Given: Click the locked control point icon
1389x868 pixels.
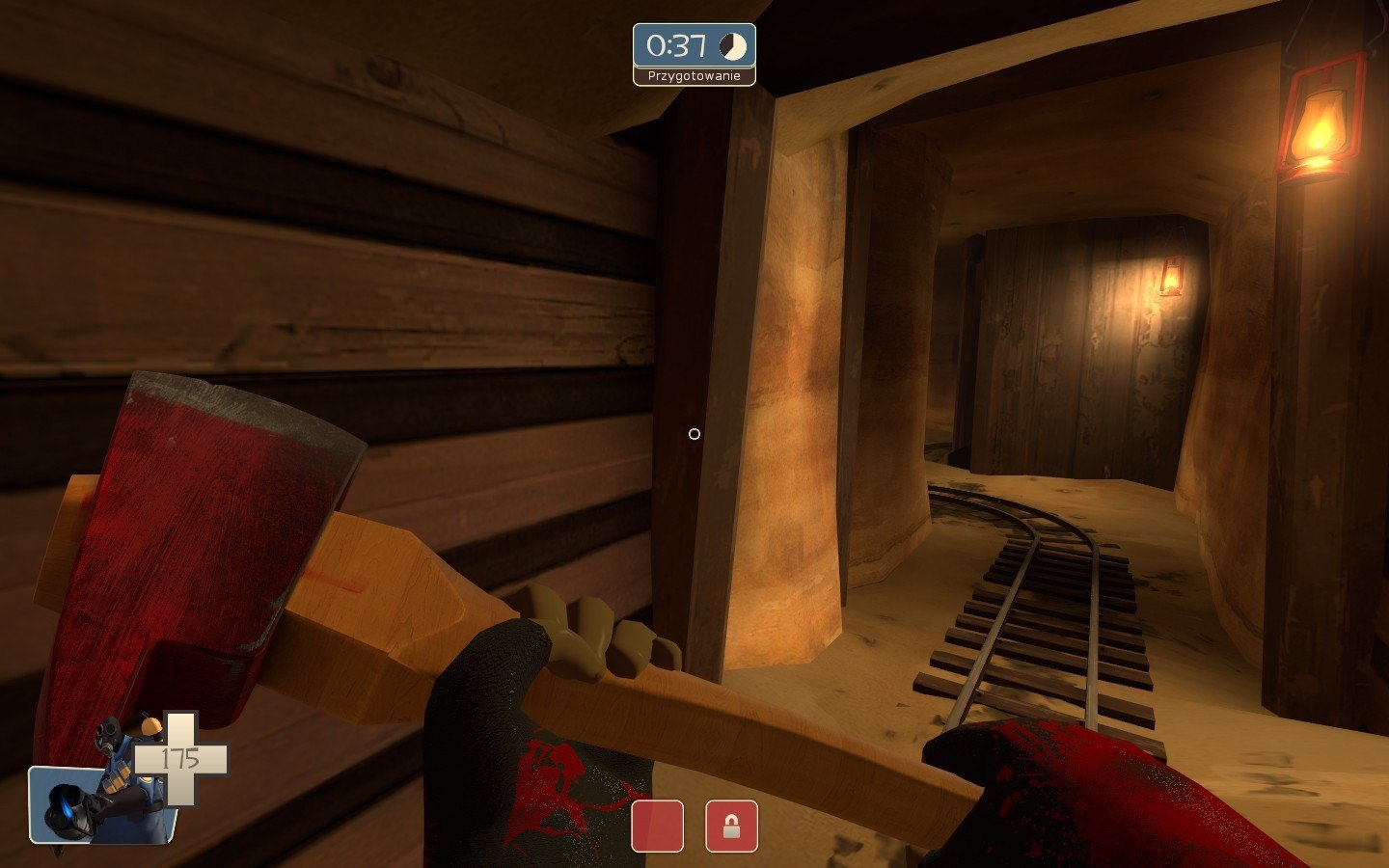Looking at the screenshot, I should click(x=731, y=827).
